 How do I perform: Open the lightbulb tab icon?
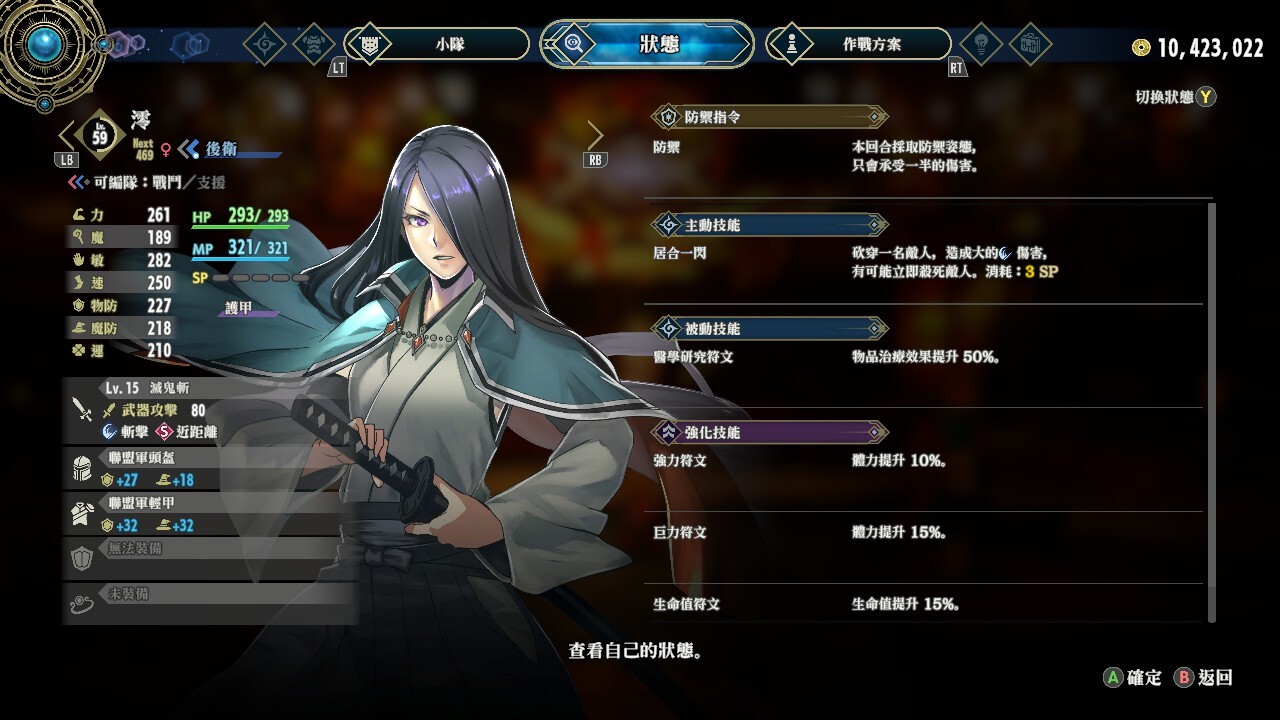[x=980, y=44]
